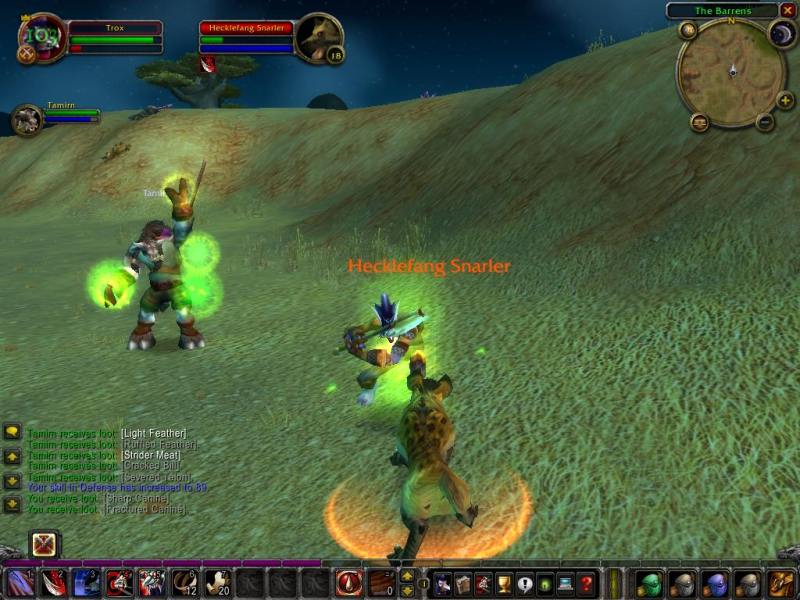Zoom in the minimap with the plus button
Viewport: 800px width, 600px height.
tap(784, 100)
